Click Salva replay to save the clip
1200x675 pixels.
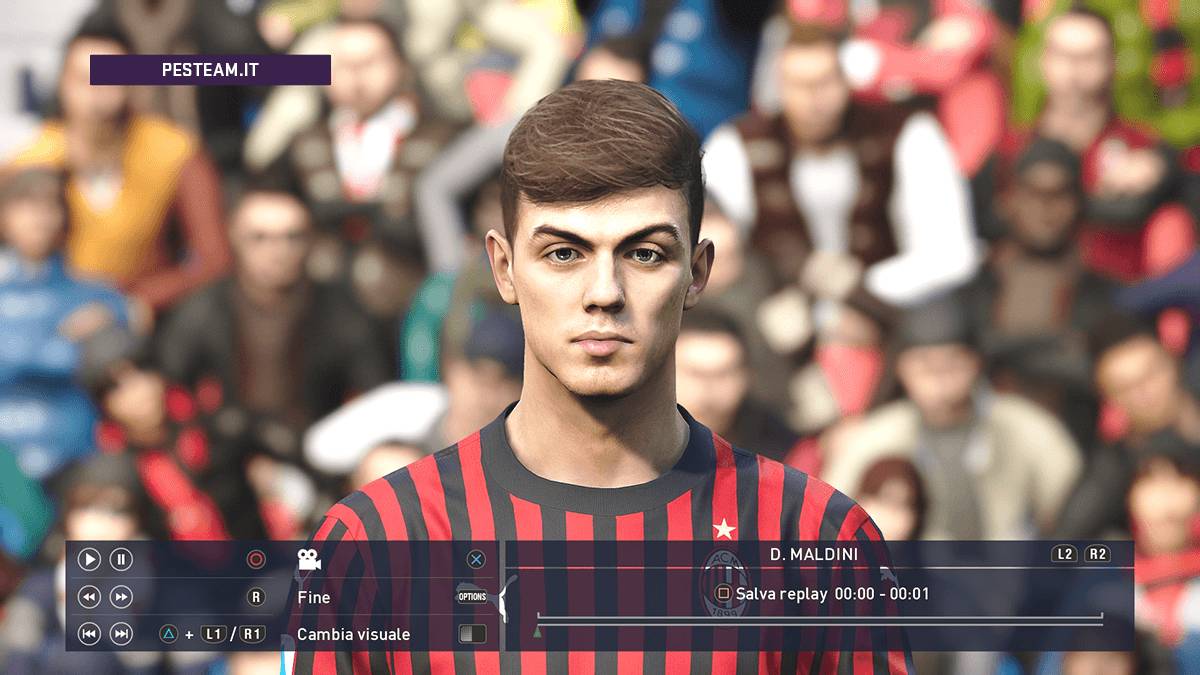[x=780, y=594]
